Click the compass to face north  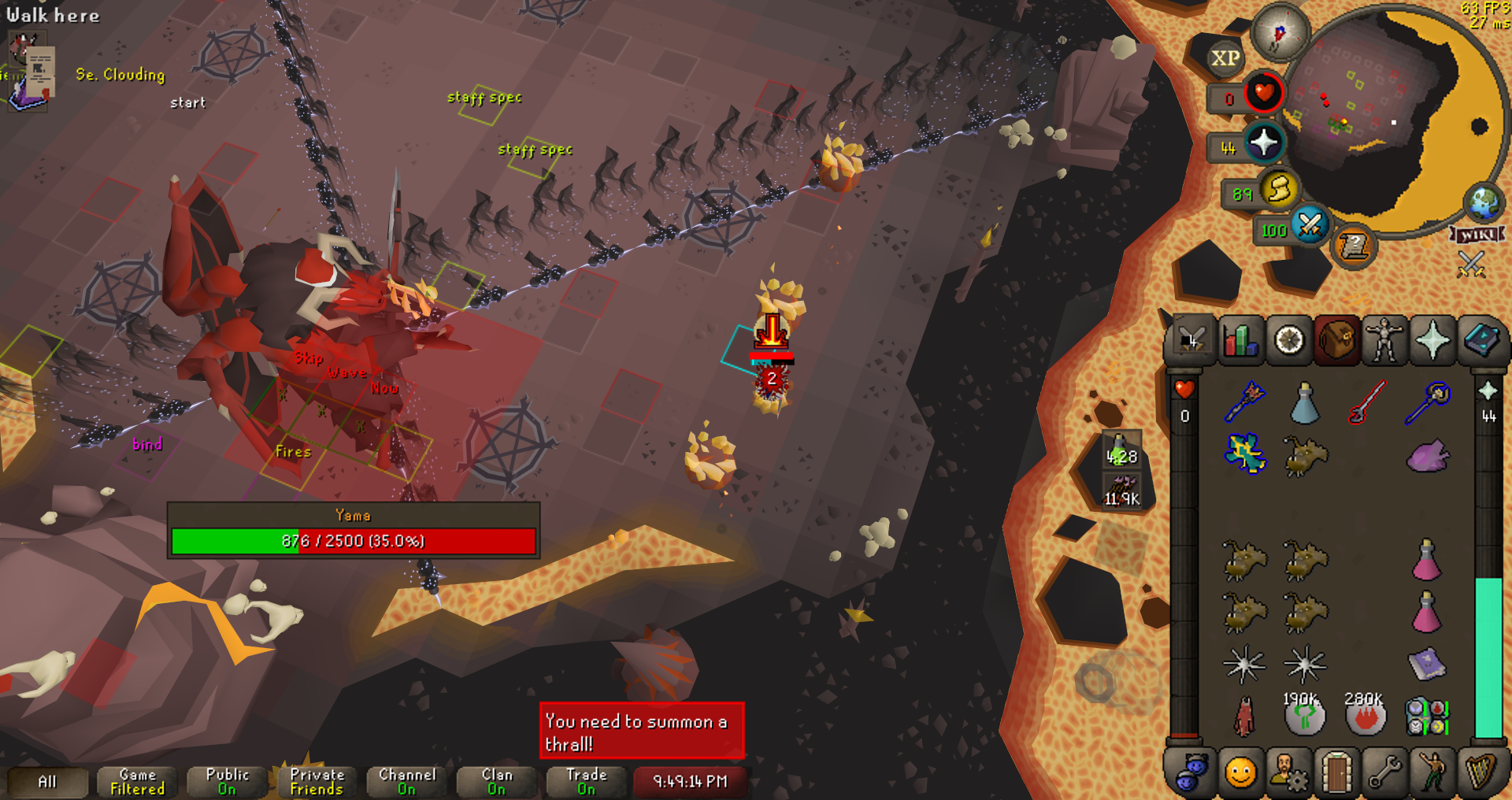pos(1280,33)
